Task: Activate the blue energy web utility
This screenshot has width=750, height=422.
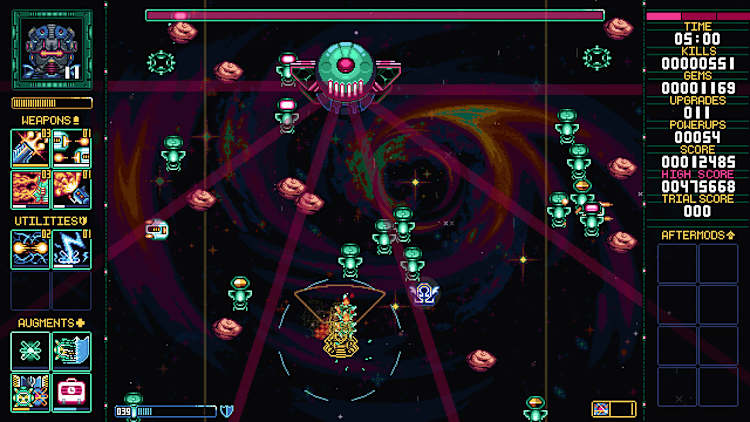Action: coord(31,249)
